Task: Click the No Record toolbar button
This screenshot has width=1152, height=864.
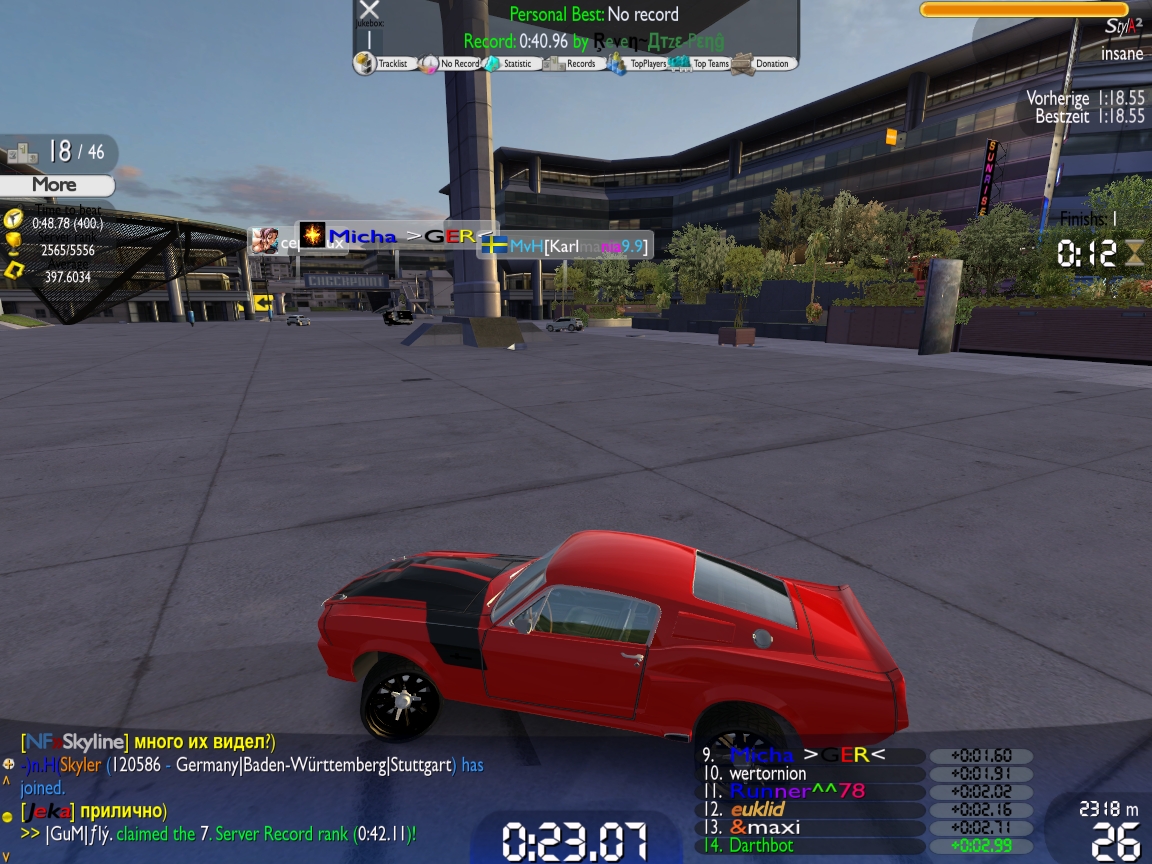Action: click(x=452, y=64)
